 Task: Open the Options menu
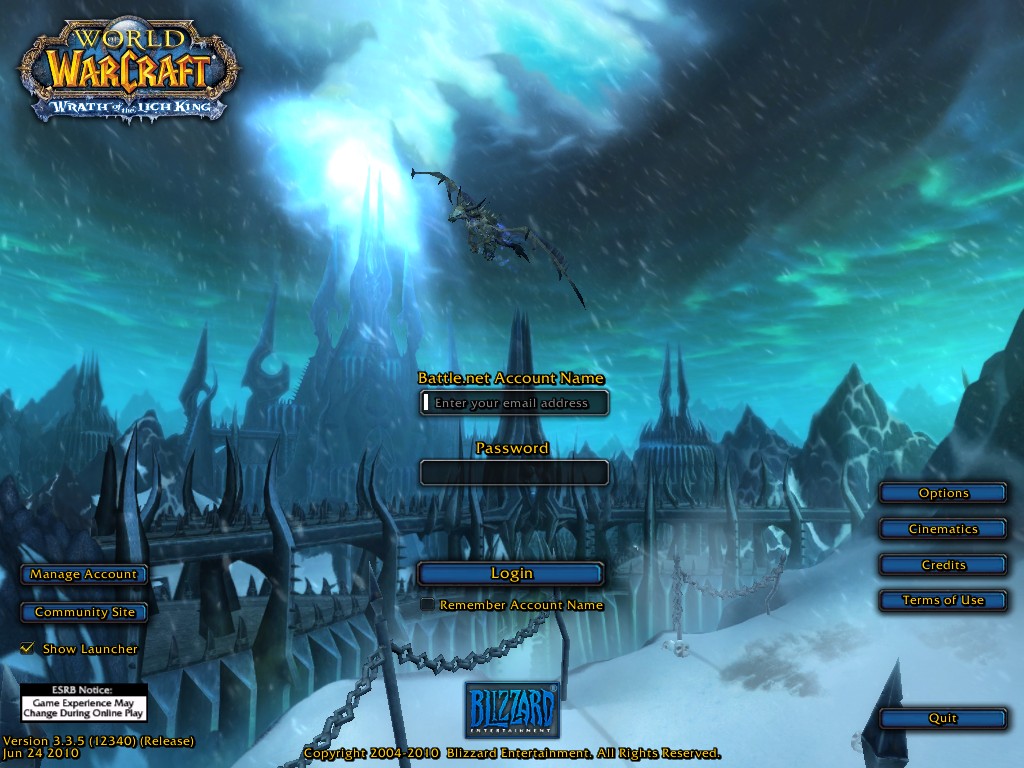pos(943,493)
